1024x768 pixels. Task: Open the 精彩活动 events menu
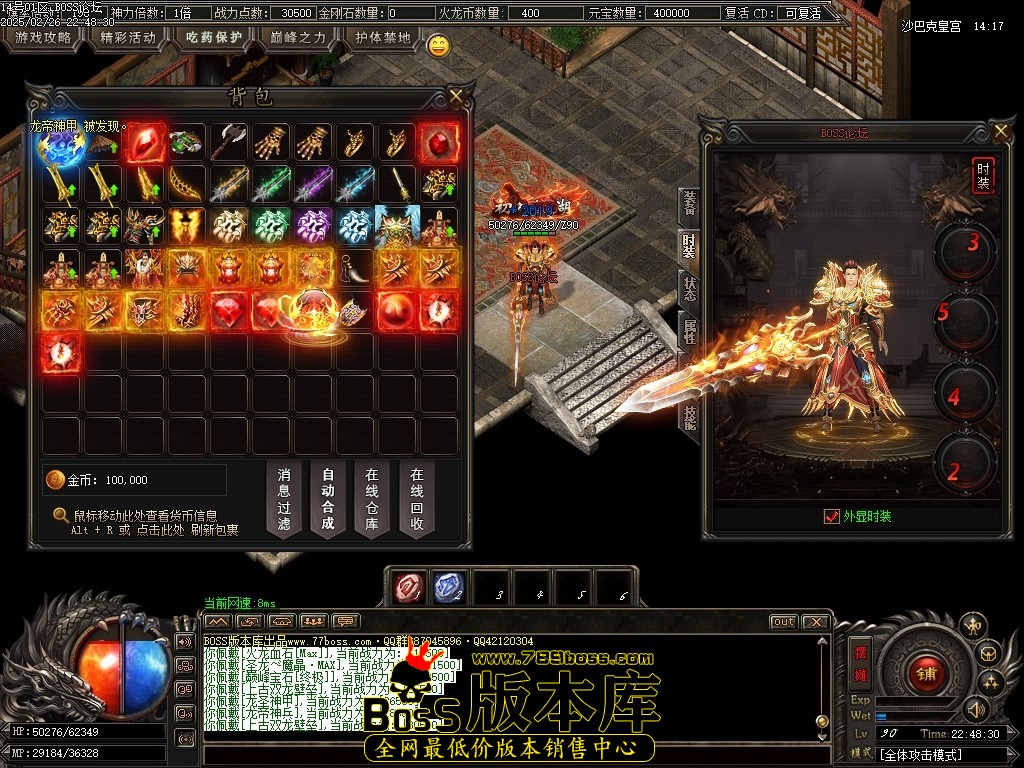pyautogui.click(x=129, y=38)
